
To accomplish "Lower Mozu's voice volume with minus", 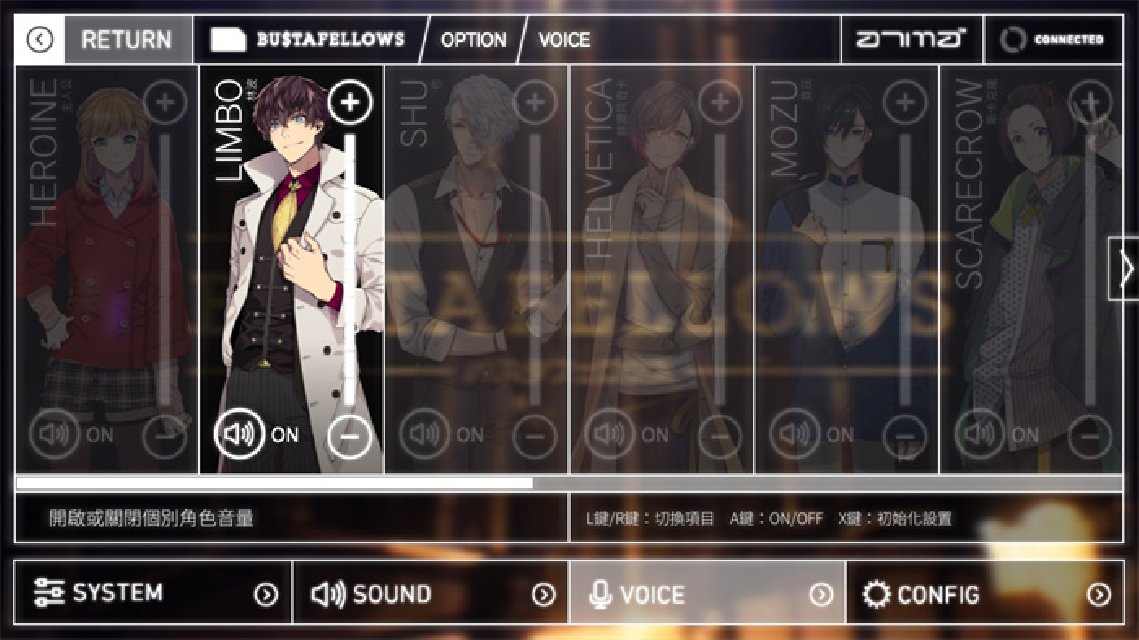I will coord(904,437).
